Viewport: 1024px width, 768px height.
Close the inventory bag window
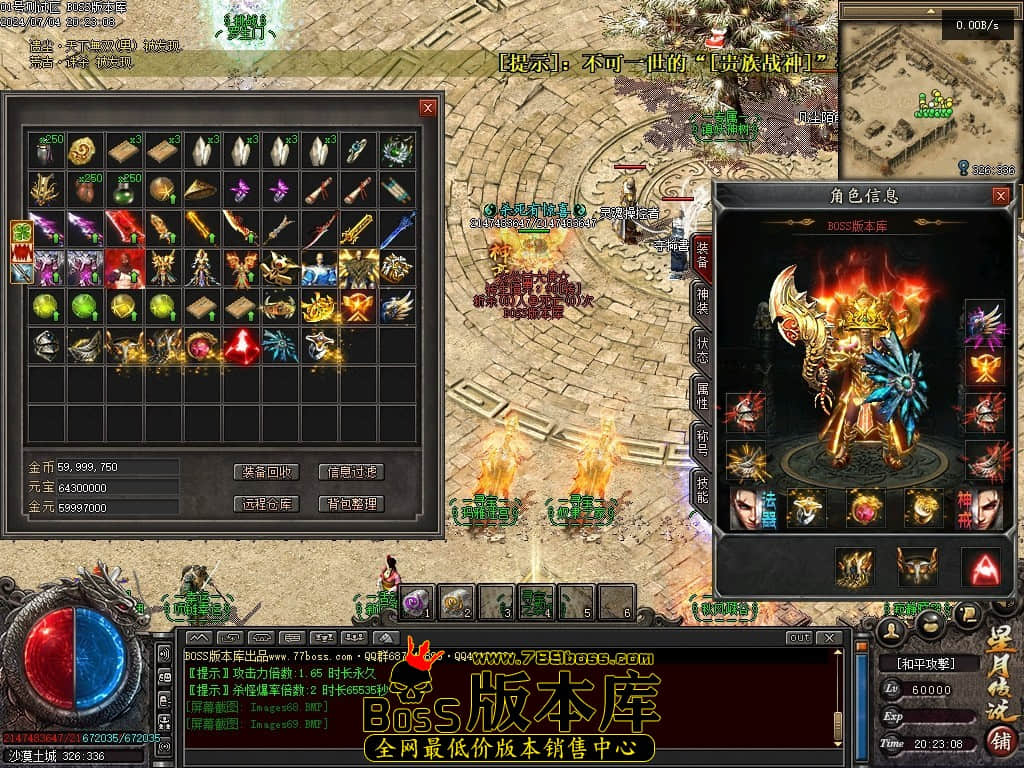[428, 108]
